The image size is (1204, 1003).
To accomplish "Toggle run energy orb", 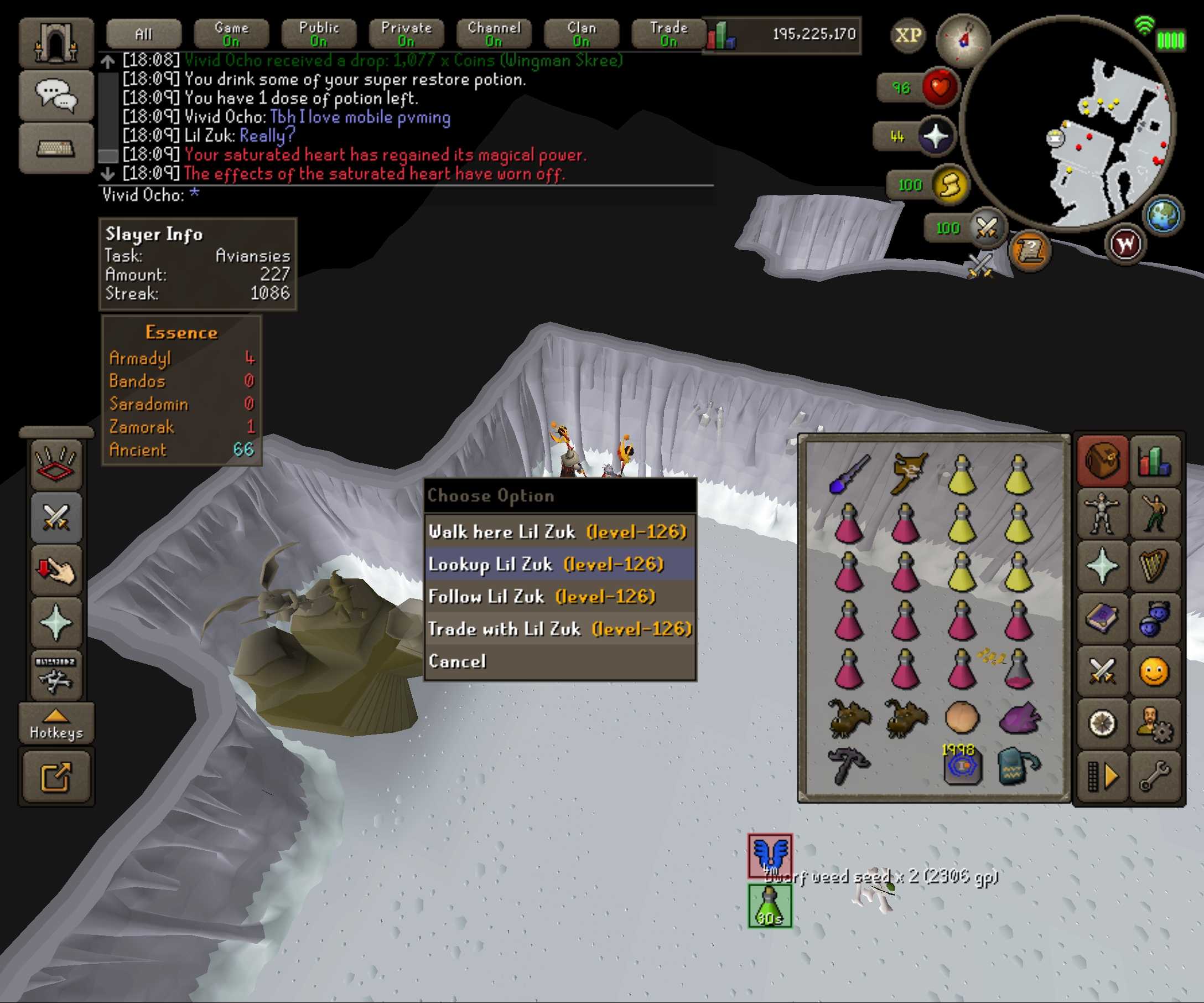I will click(x=950, y=185).
